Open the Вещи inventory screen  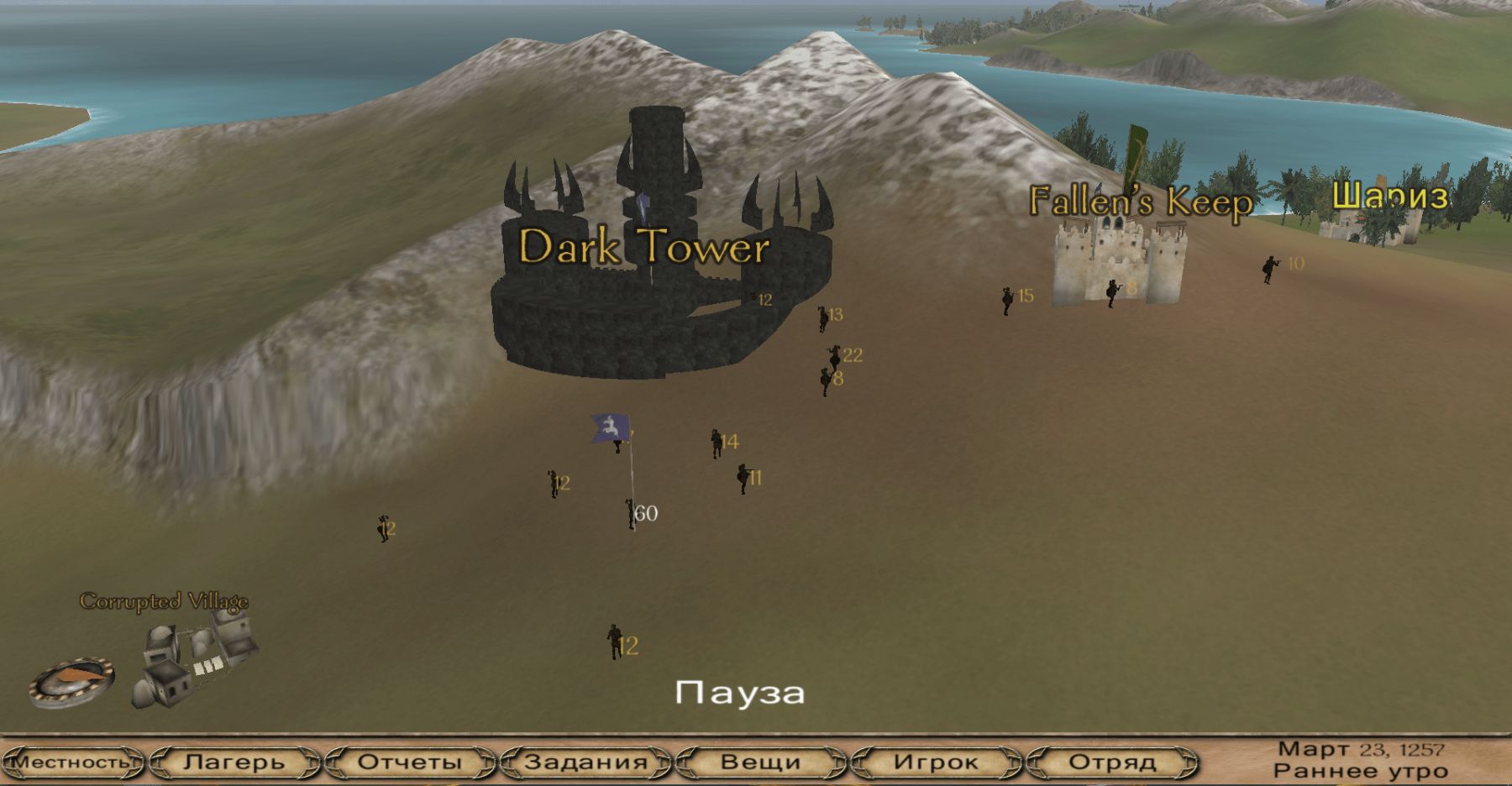[x=760, y=762]
